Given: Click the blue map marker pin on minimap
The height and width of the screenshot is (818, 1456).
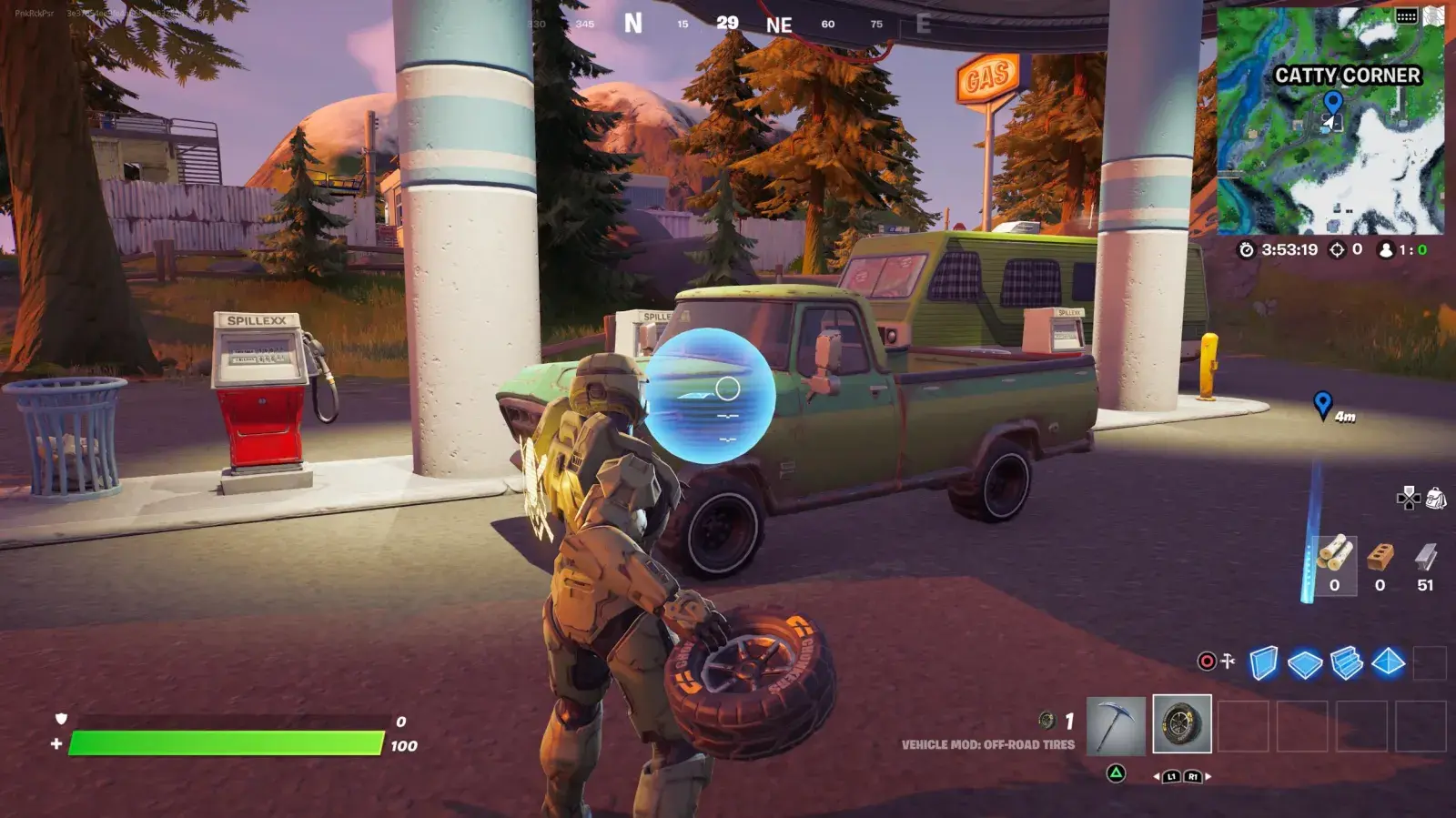Looking at the screenshot, I should (x=1332, y=102).
